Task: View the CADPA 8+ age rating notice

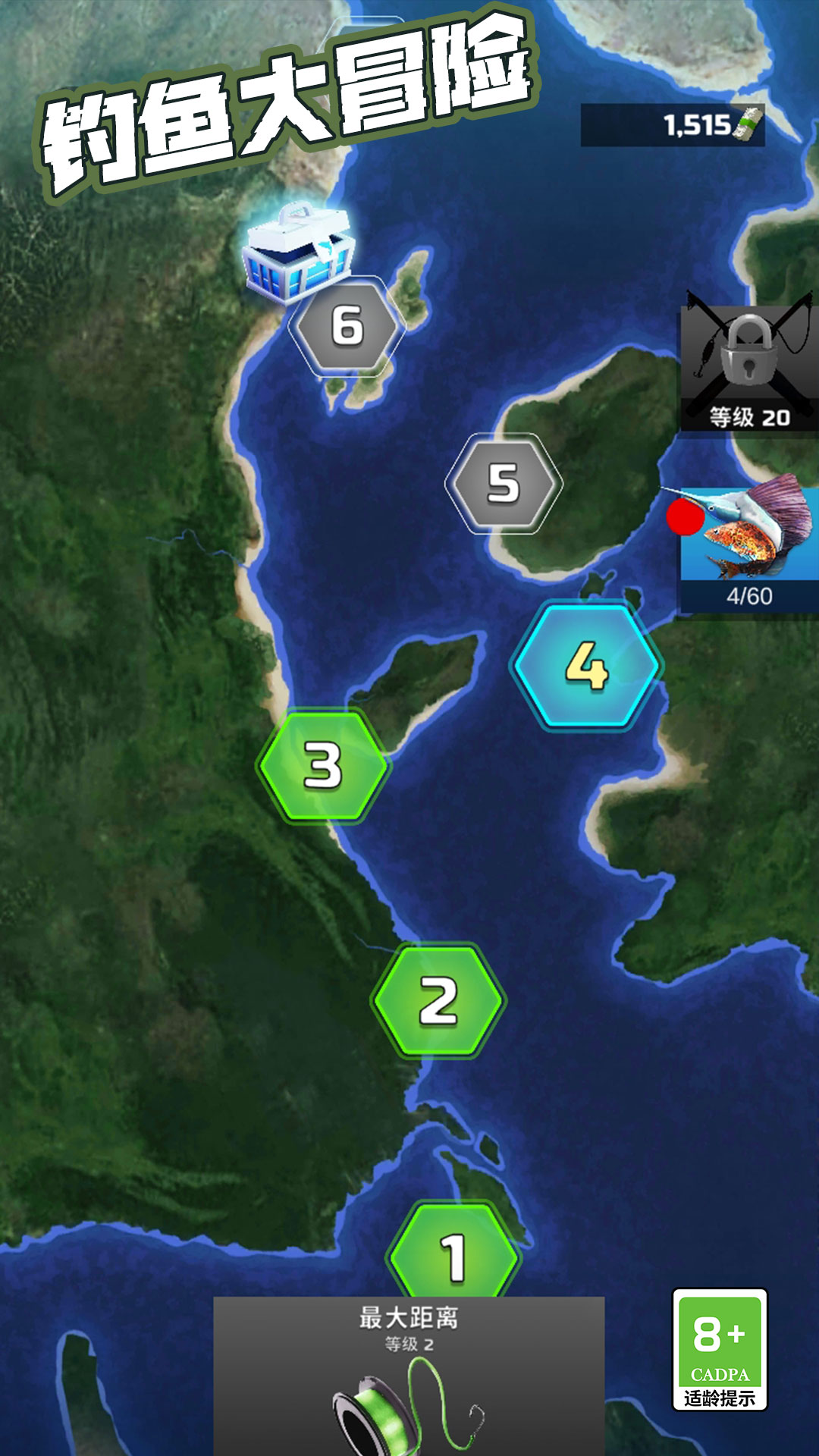Action: (x=720, y=1350)
